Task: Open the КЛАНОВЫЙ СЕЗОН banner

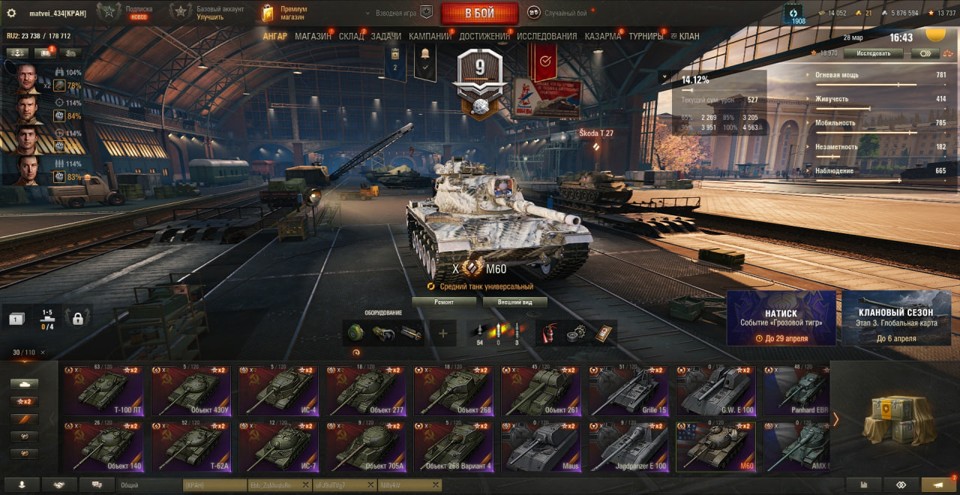Action: click(x=895, y=318)
